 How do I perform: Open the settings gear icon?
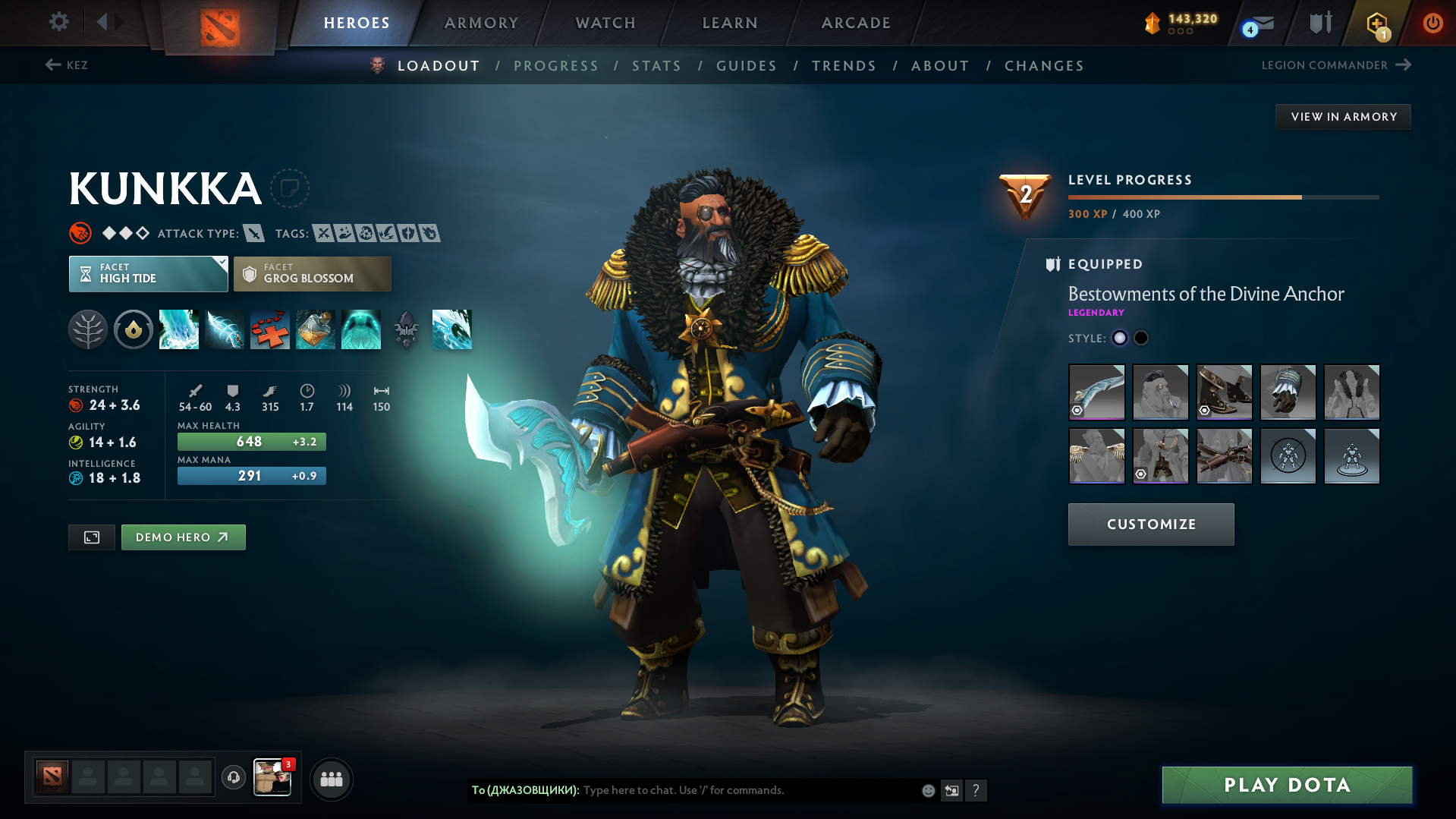click(x=58, y=22)
